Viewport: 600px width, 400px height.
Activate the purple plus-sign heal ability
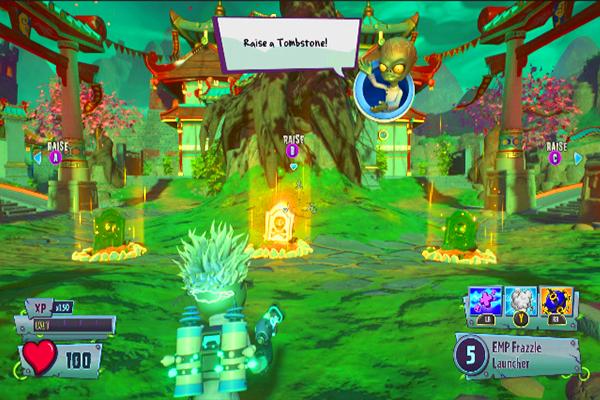[x=484, y=300]
